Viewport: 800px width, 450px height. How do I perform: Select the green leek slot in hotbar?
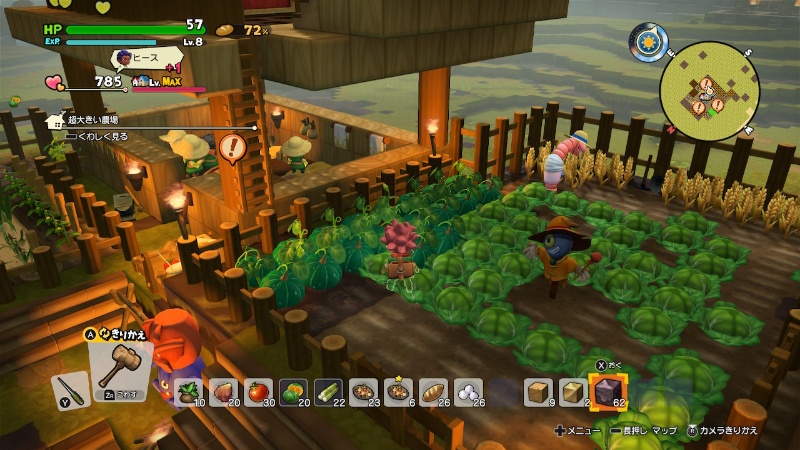coord(329,393)
